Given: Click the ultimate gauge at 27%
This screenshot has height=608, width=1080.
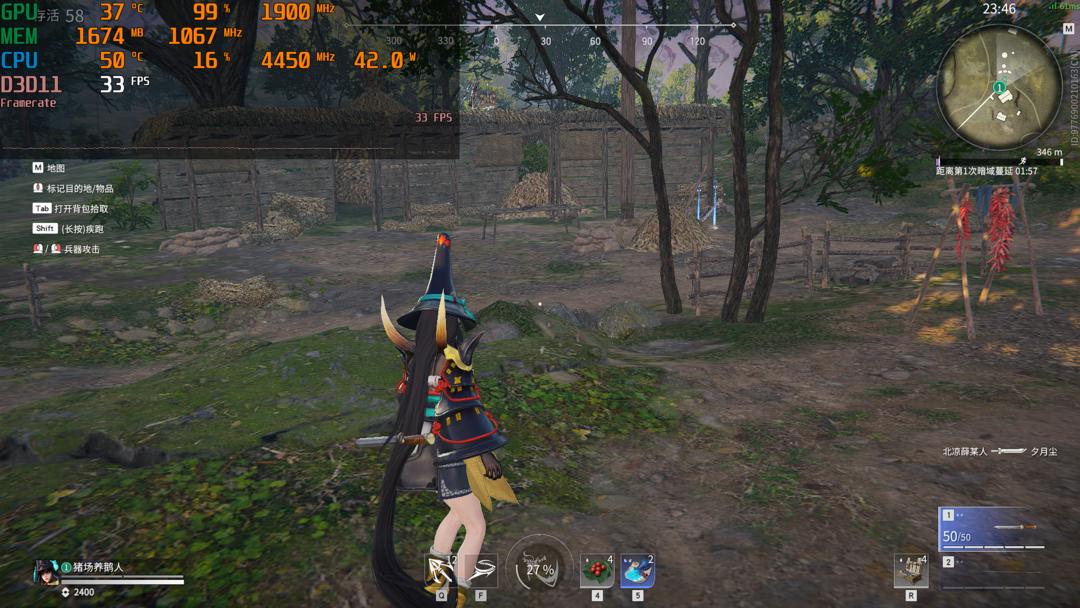Looking at the screenshot, I should coord(539,569).
